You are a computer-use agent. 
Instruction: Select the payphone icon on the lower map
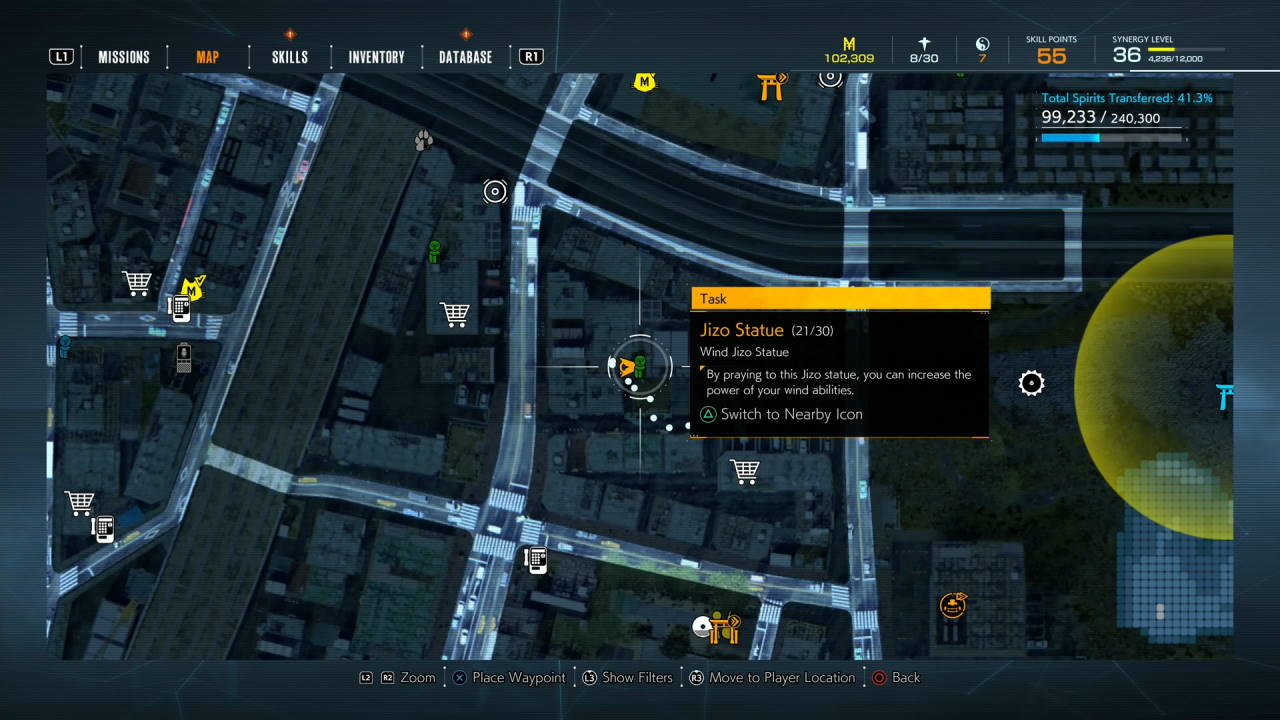point(536,560)
